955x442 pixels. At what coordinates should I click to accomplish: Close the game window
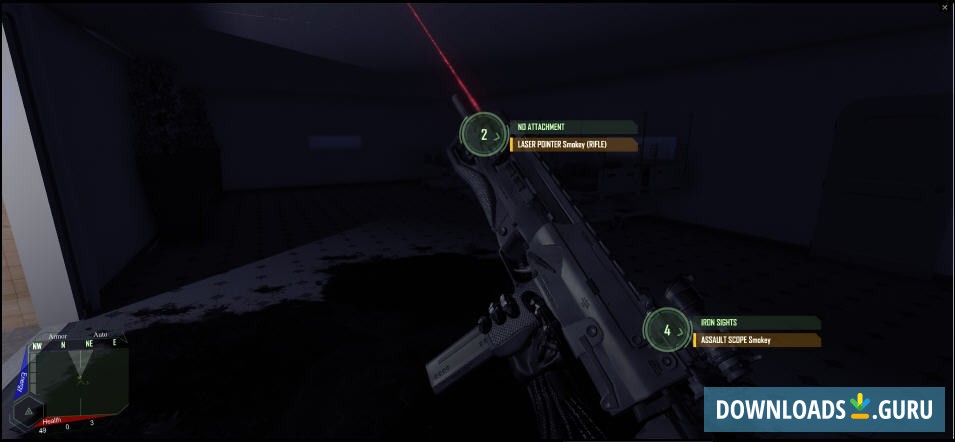(945, 7)
